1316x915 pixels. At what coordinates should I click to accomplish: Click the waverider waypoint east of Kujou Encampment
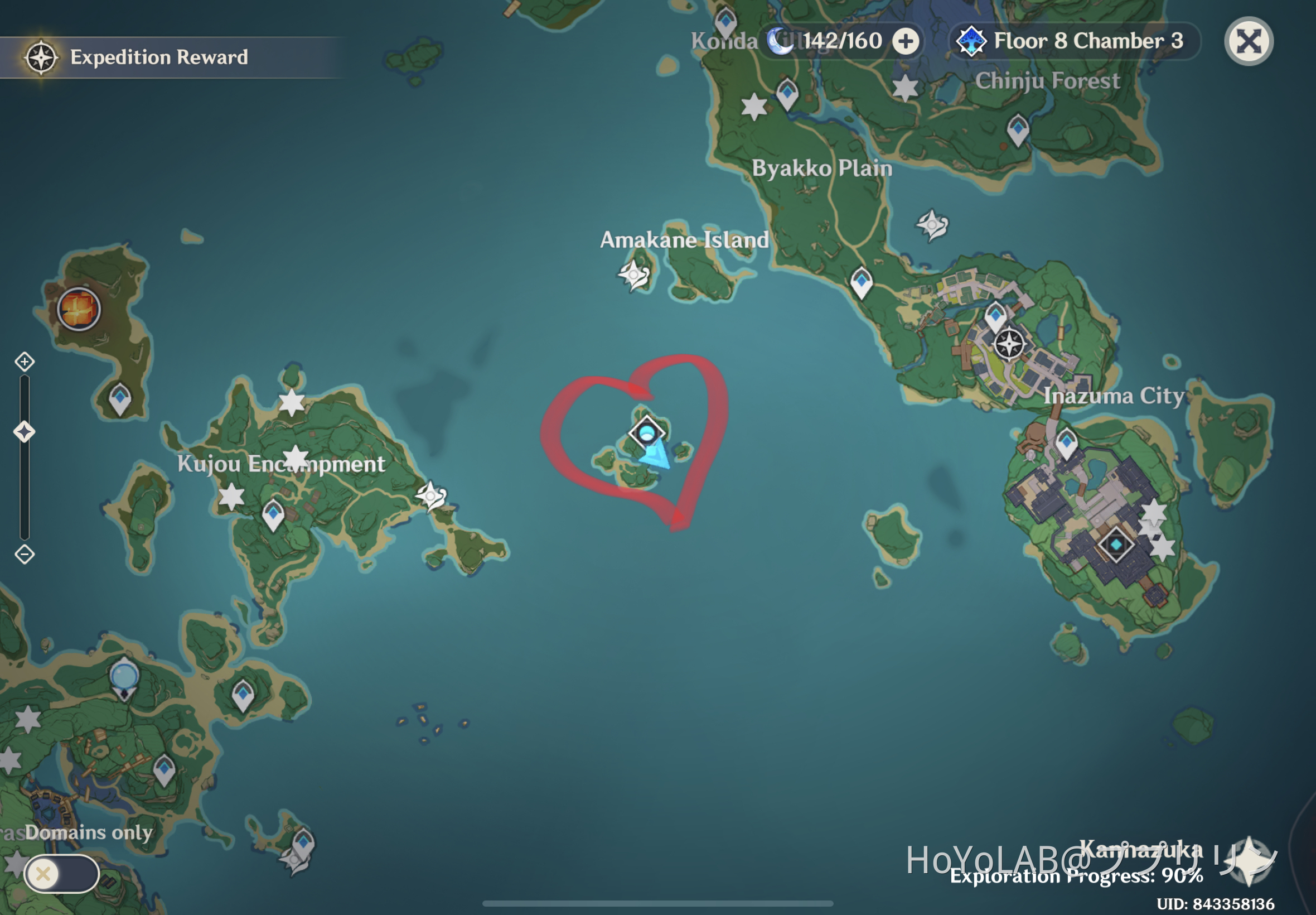pos(433,497)
